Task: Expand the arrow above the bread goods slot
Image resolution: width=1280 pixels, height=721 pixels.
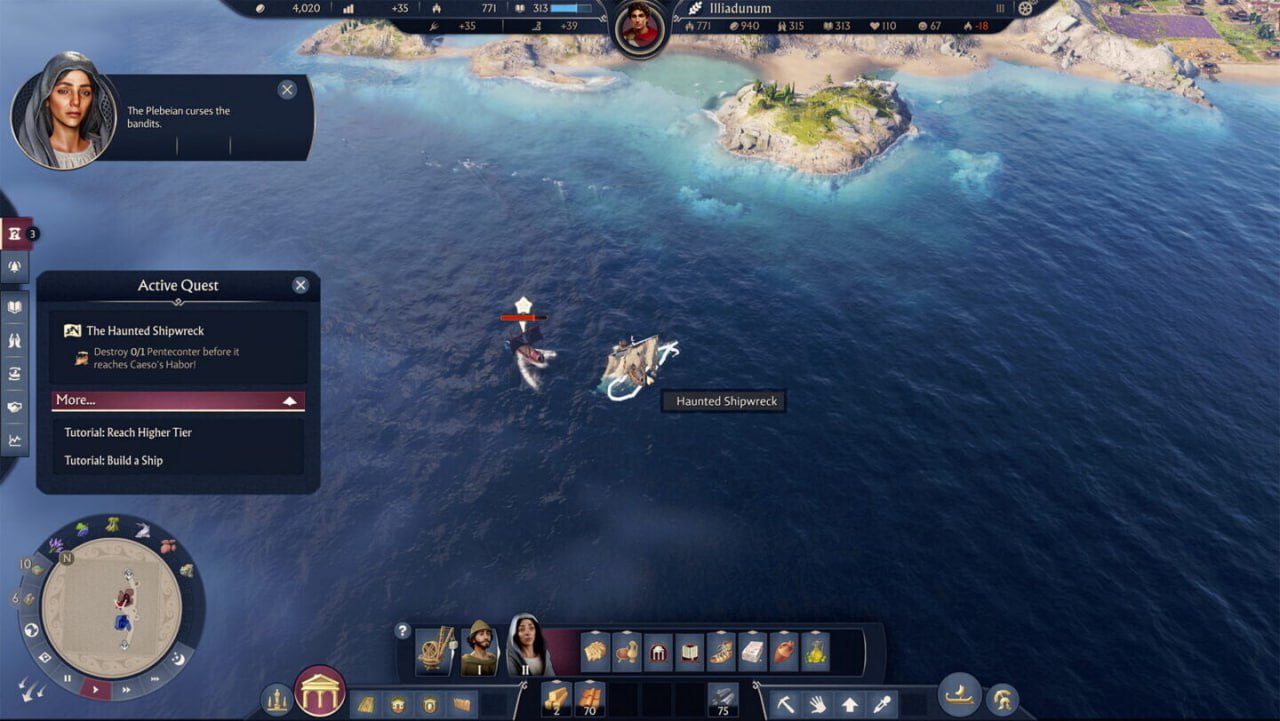Action: (x=593, y=632)
